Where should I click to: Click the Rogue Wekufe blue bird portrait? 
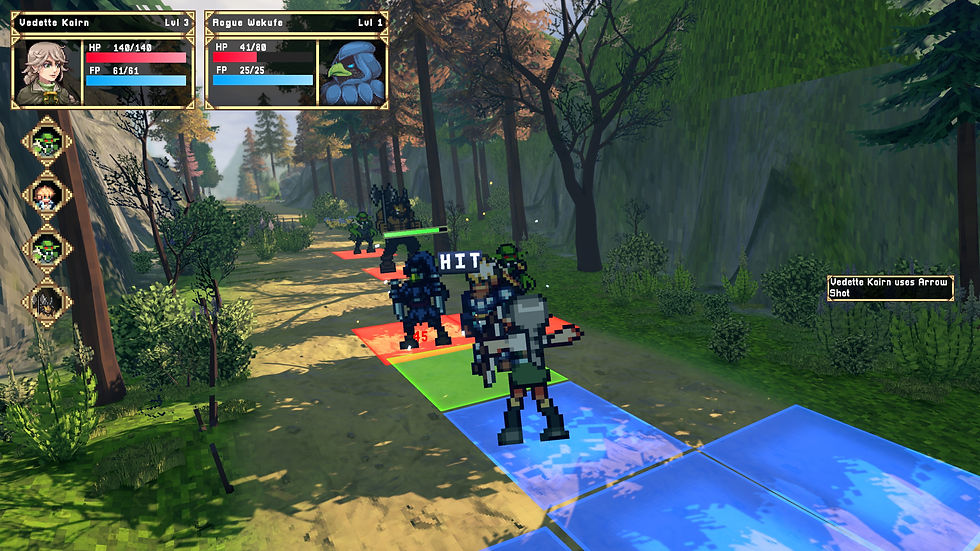351,72
